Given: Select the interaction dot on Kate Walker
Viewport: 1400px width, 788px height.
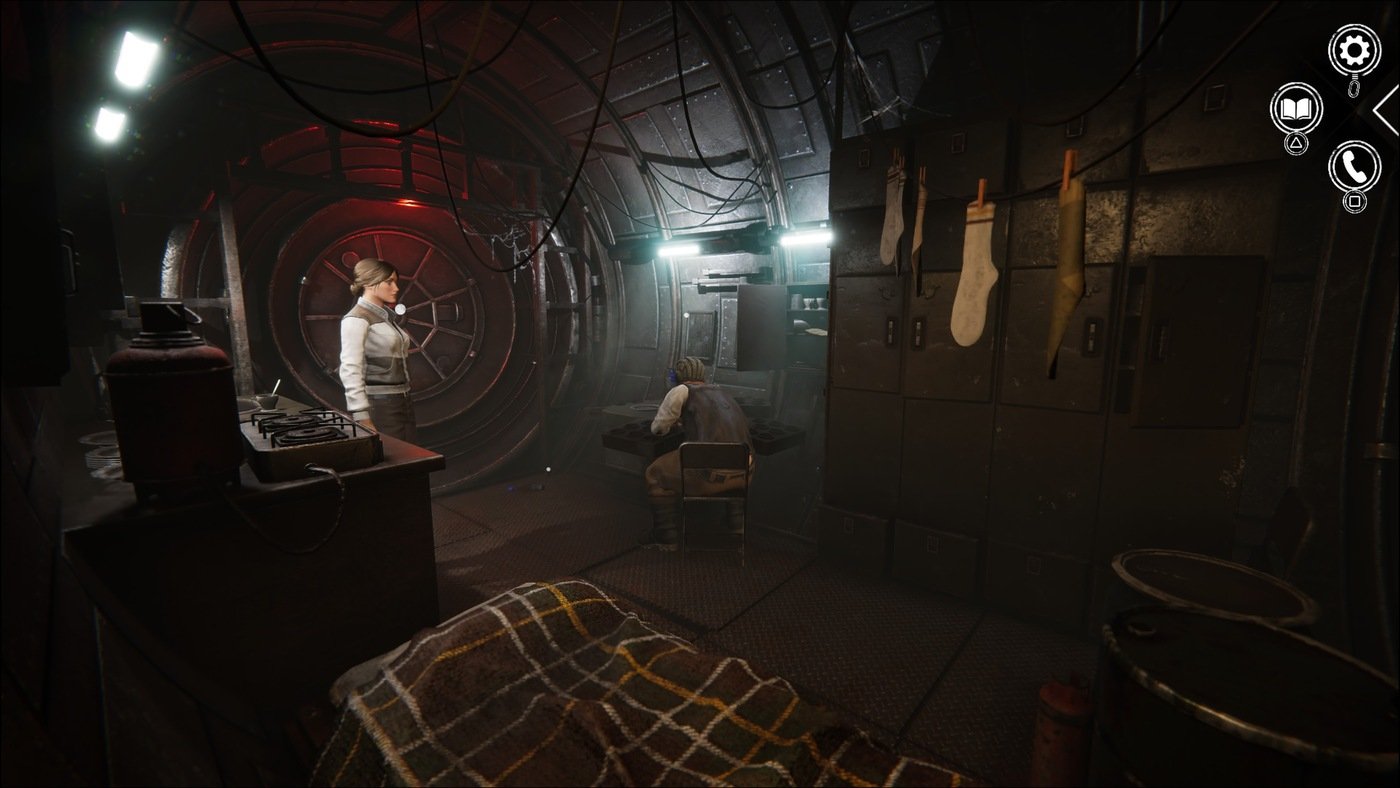Looking at the screenshot, I should point(402,311).
